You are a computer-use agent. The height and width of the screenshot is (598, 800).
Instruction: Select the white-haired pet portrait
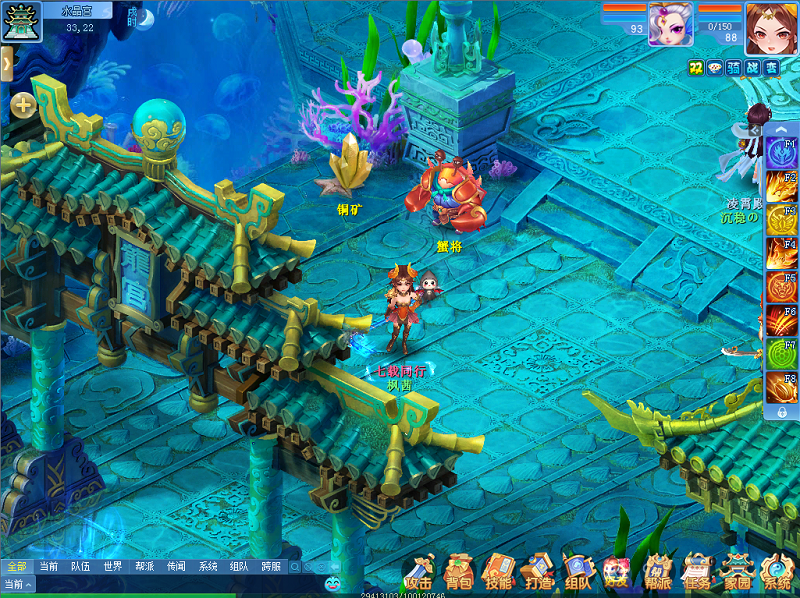pyautogui.click(x=670, y=23)
